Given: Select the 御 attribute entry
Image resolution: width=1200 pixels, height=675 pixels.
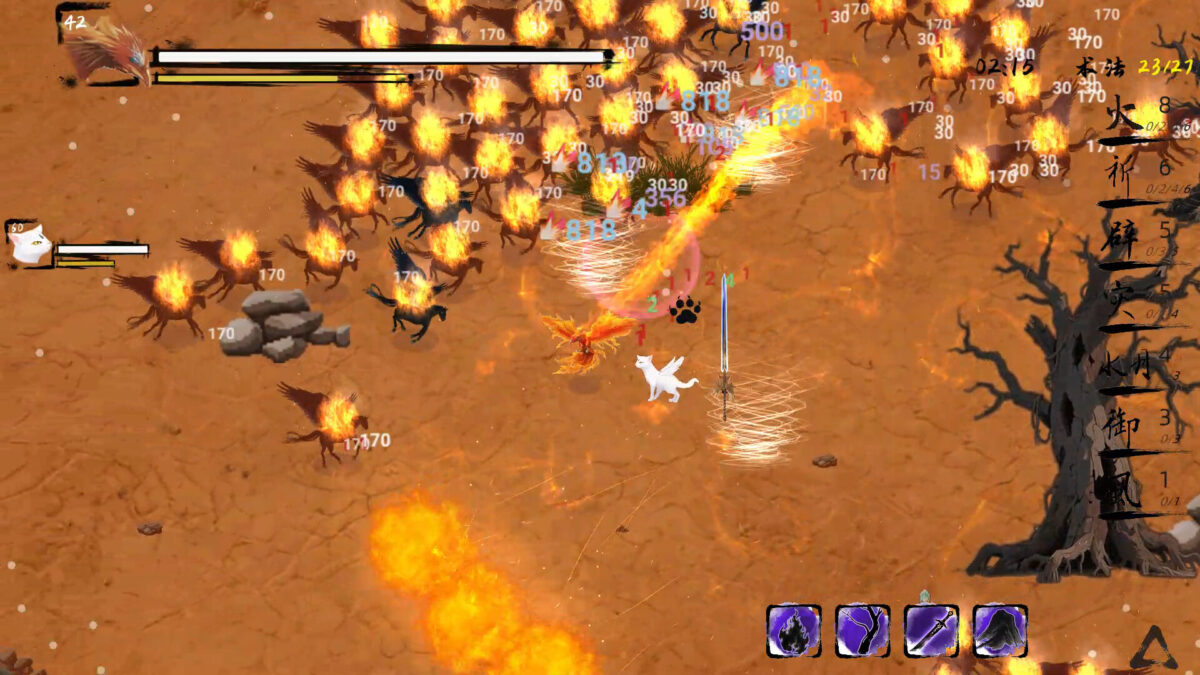Looking at the screenshot, I should tap(1120, 428).
